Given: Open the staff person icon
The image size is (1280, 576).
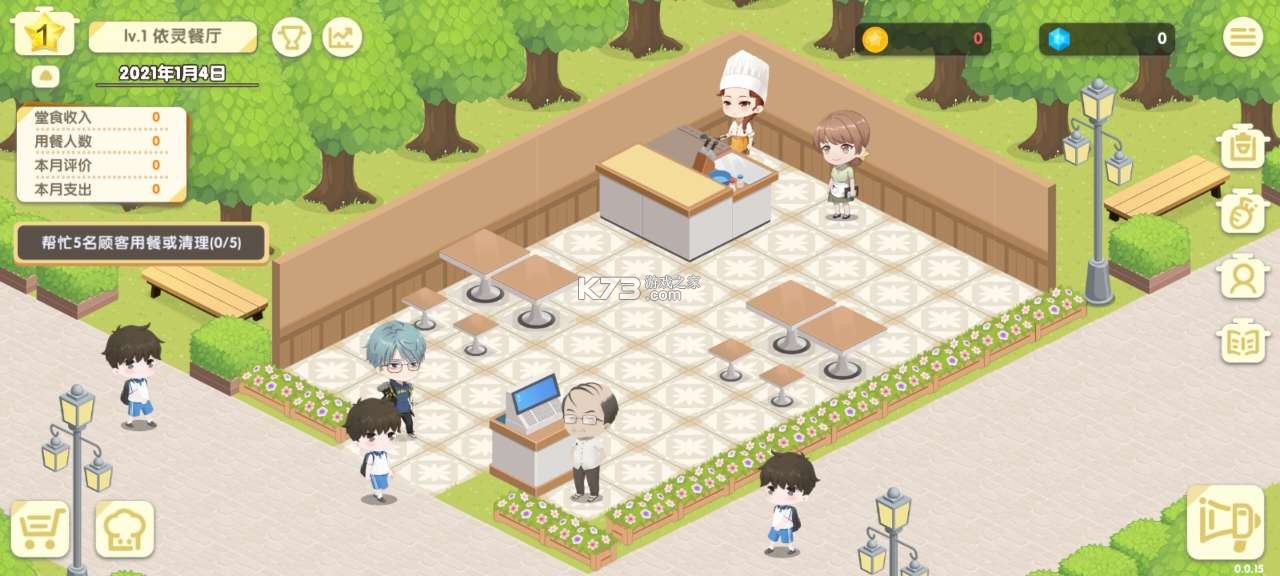Looking at the screenshot, I should (x=1243, y=275).
